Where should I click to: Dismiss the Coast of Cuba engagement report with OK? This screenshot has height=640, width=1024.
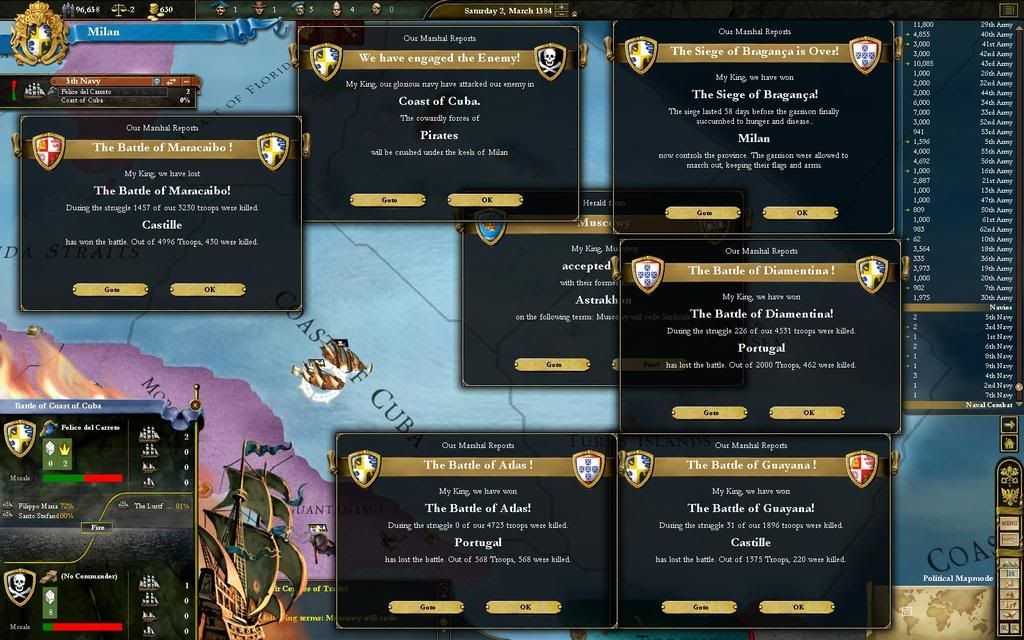(x=486, y=200)
